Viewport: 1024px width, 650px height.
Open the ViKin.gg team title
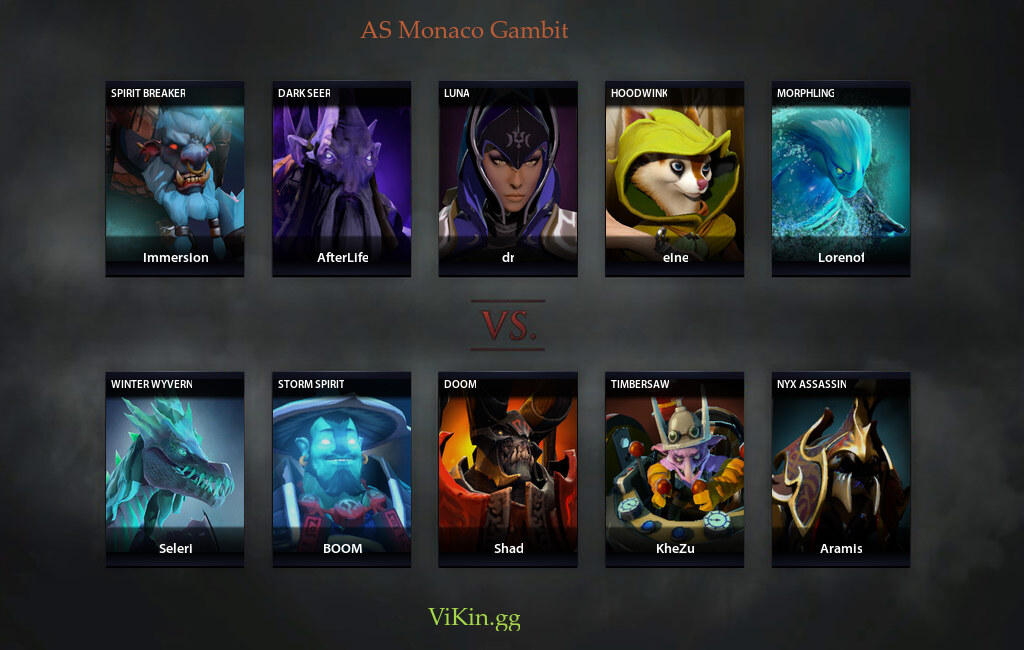[474, 617]
